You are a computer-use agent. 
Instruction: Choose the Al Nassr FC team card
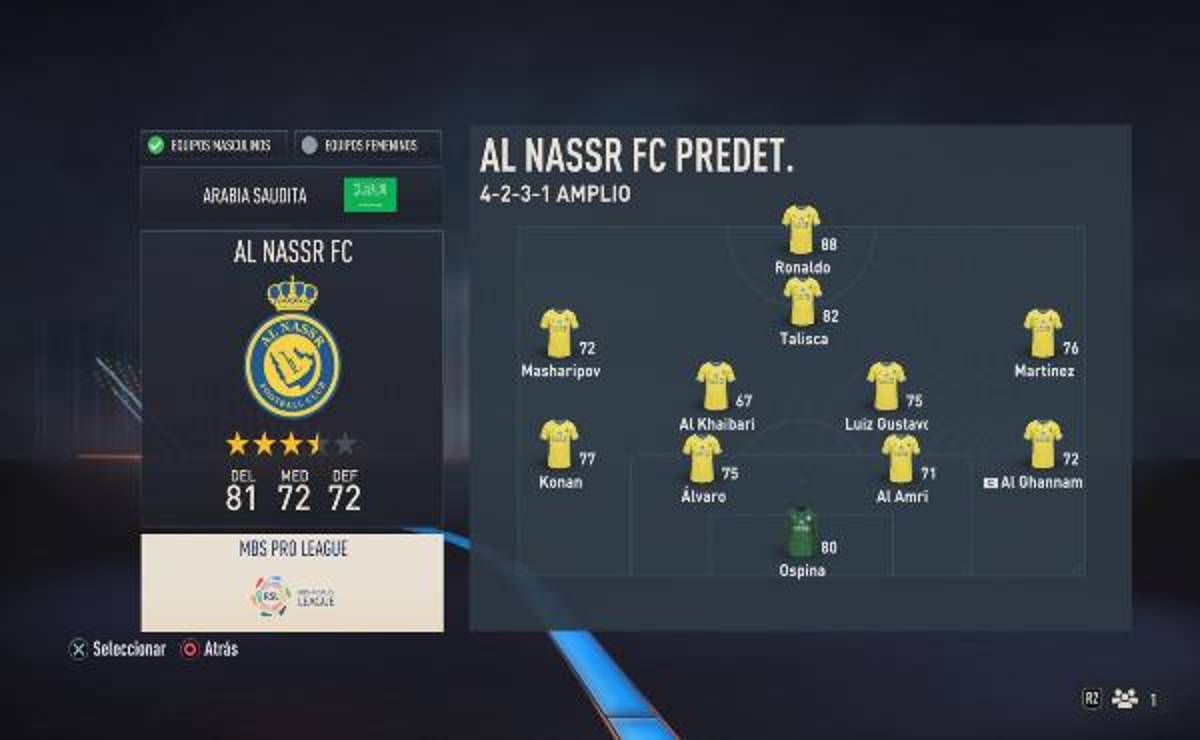click(x=292, y=378)
